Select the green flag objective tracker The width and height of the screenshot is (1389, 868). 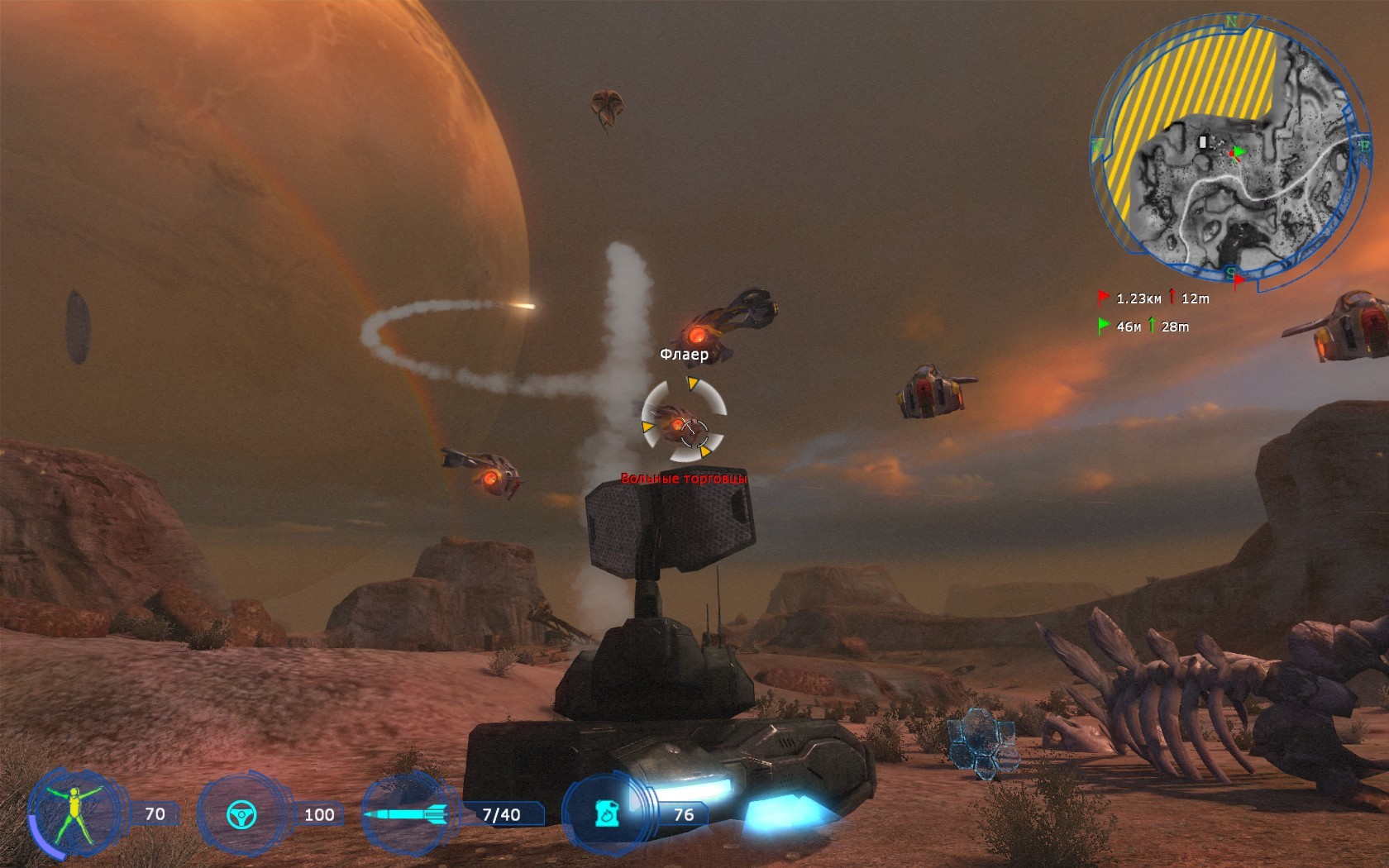click(1104, 327)
